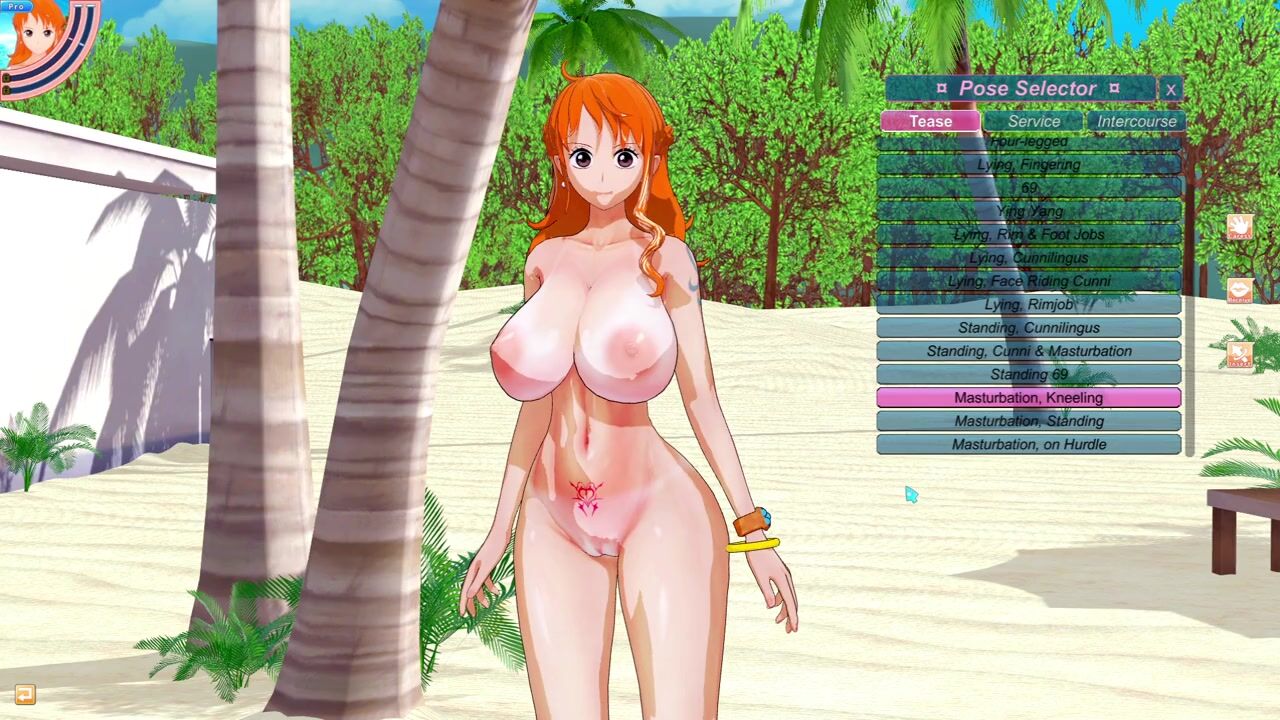The height and width of the screenshot is (720, 1280).
Task: Open the Service tab
Action: coord(1033,121)
